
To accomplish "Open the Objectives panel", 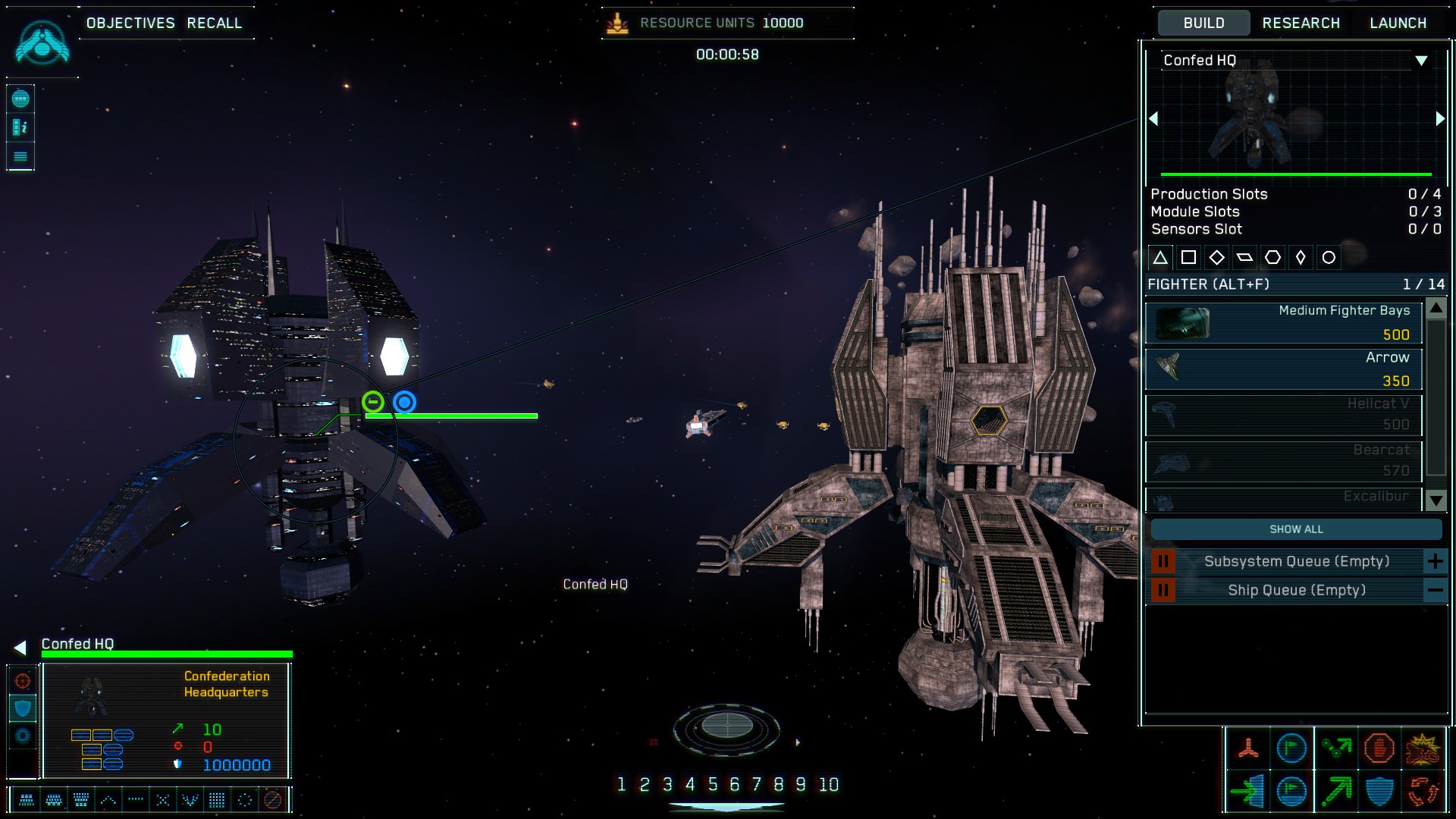I will 130,23.
